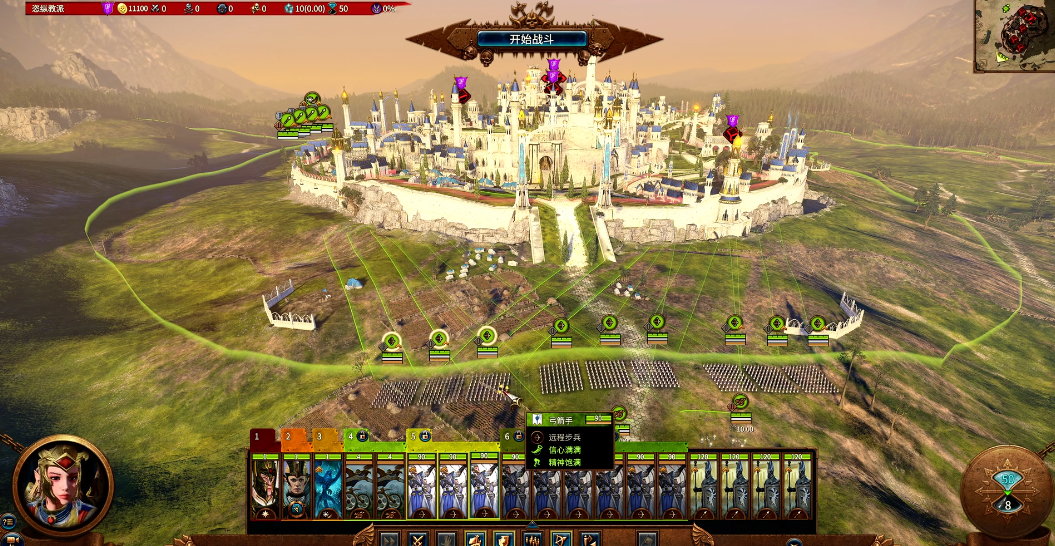Screen dimensions: 1055x546
Task: Pick the first bolt thrower artillery card
Action: pos(358,489)
